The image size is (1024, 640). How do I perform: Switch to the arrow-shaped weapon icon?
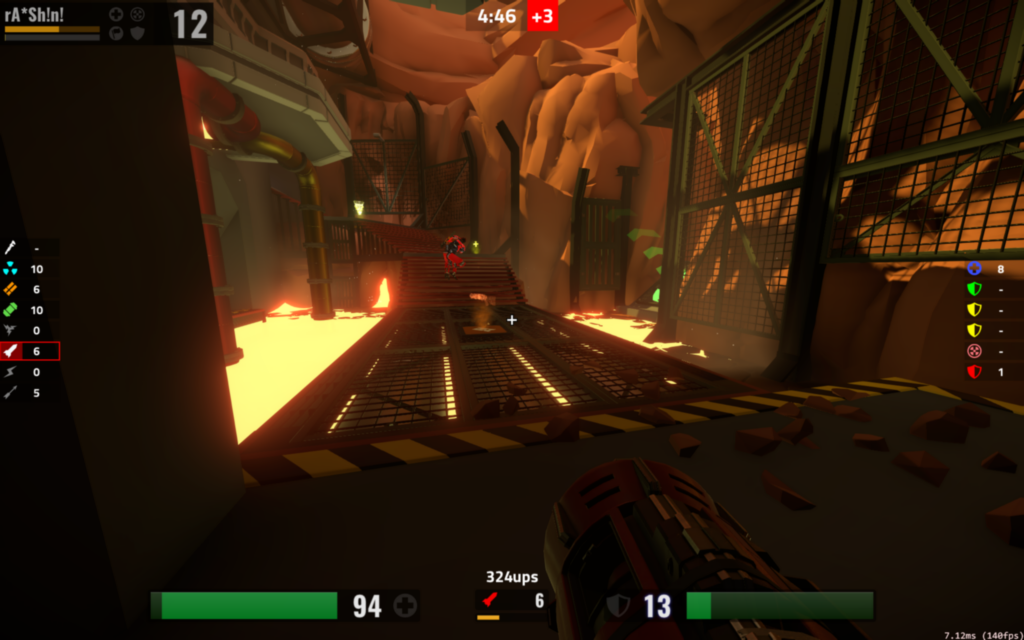click(x=10, y=393)
